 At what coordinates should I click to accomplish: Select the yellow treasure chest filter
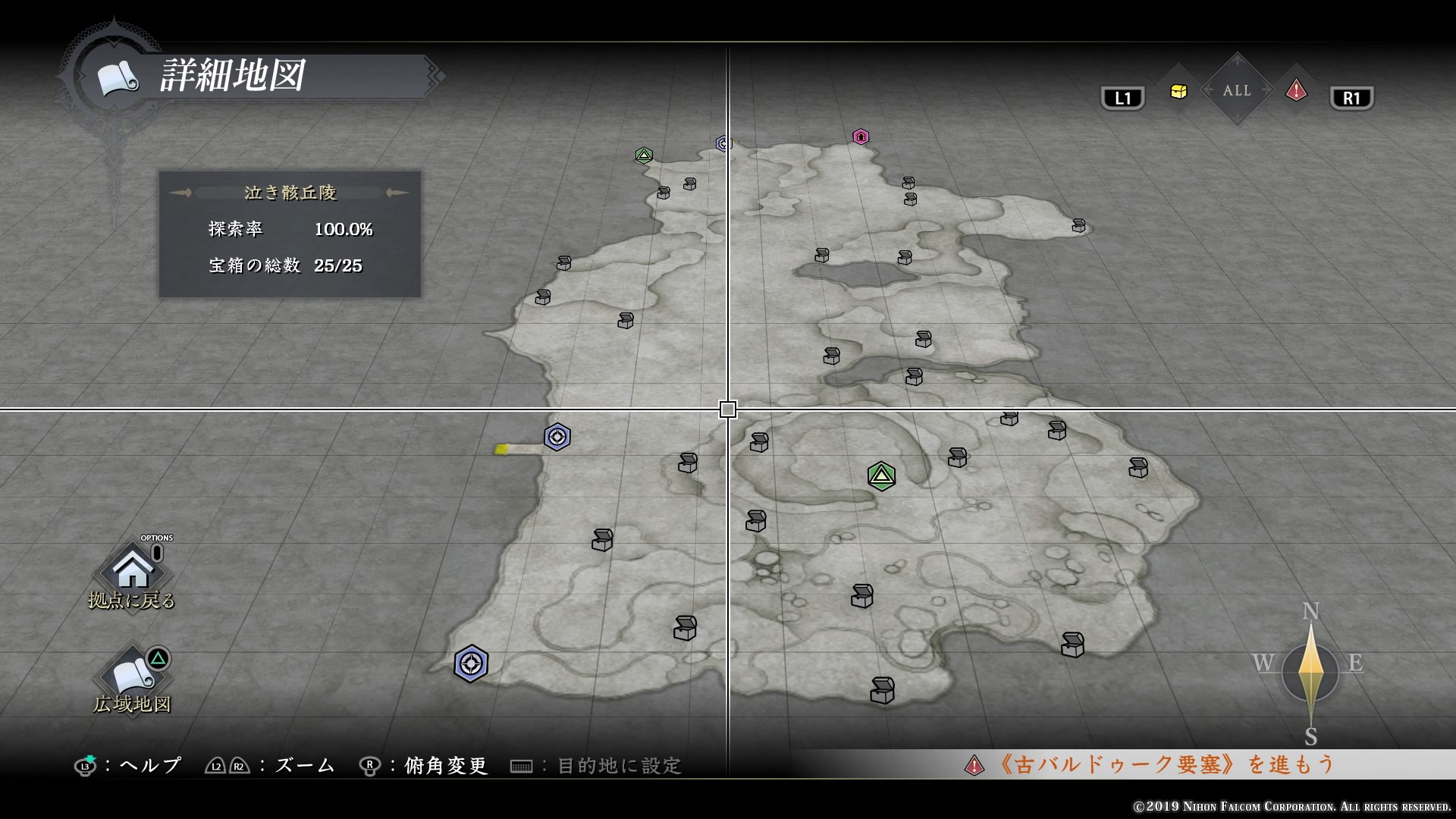1178,92
